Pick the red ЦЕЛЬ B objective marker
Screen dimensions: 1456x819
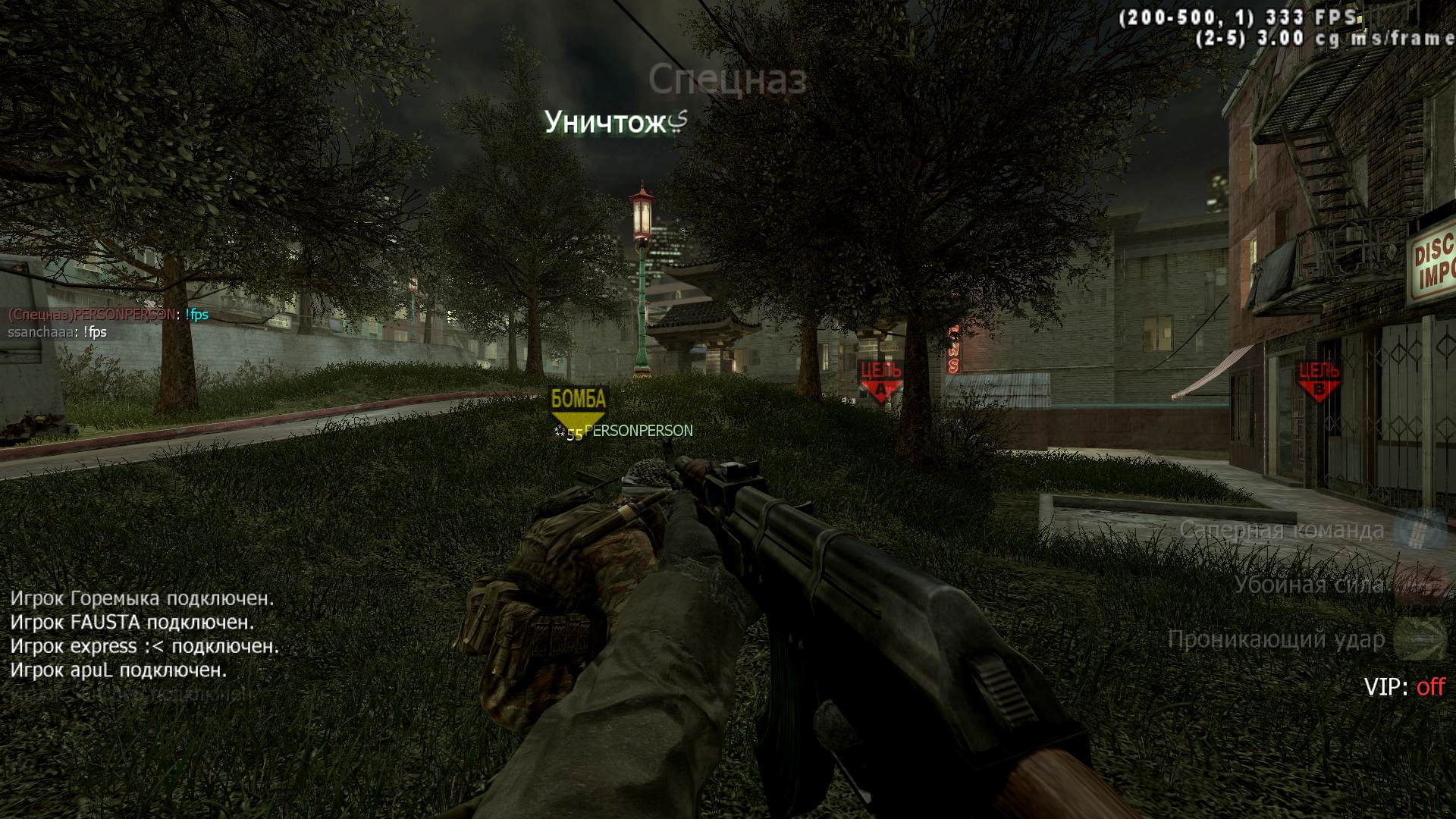click(x=1319, y=380)
